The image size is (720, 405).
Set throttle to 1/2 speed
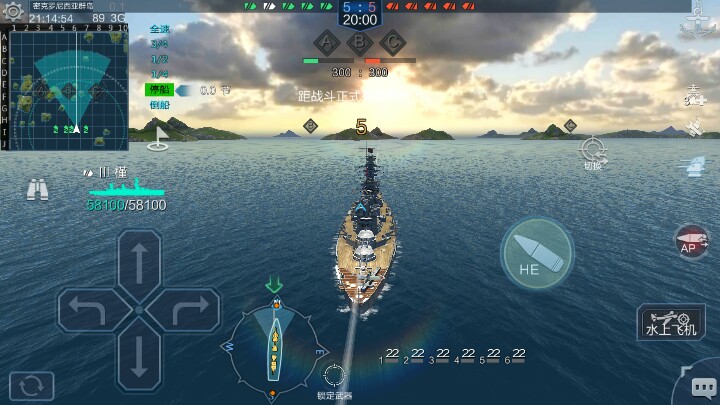tap(160, 59)
